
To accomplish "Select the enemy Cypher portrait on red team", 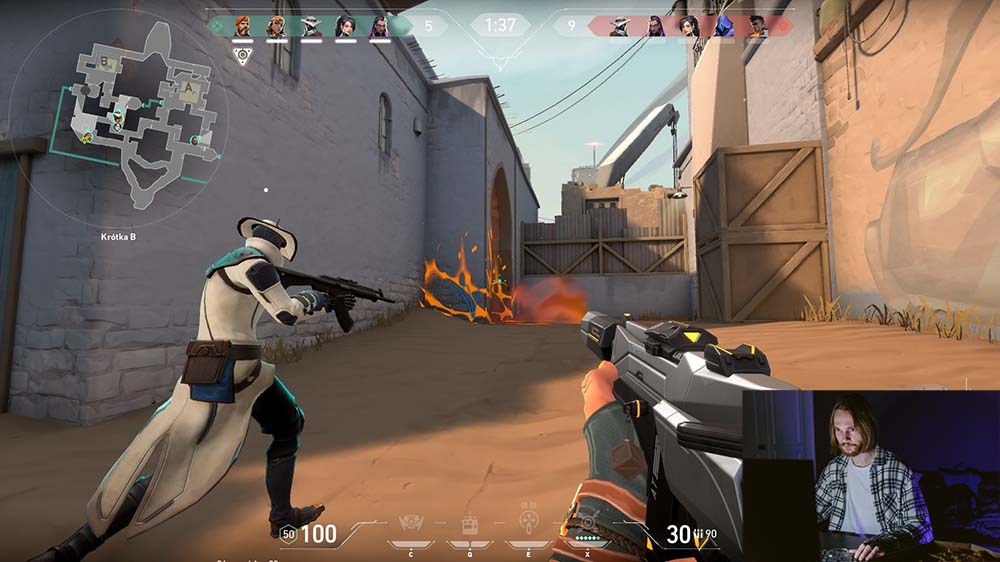I will [620, 26].
